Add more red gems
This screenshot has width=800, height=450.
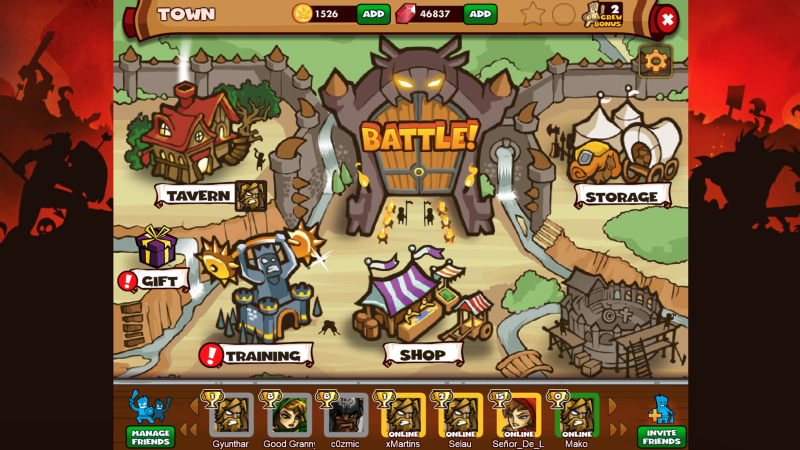(480, 14)
